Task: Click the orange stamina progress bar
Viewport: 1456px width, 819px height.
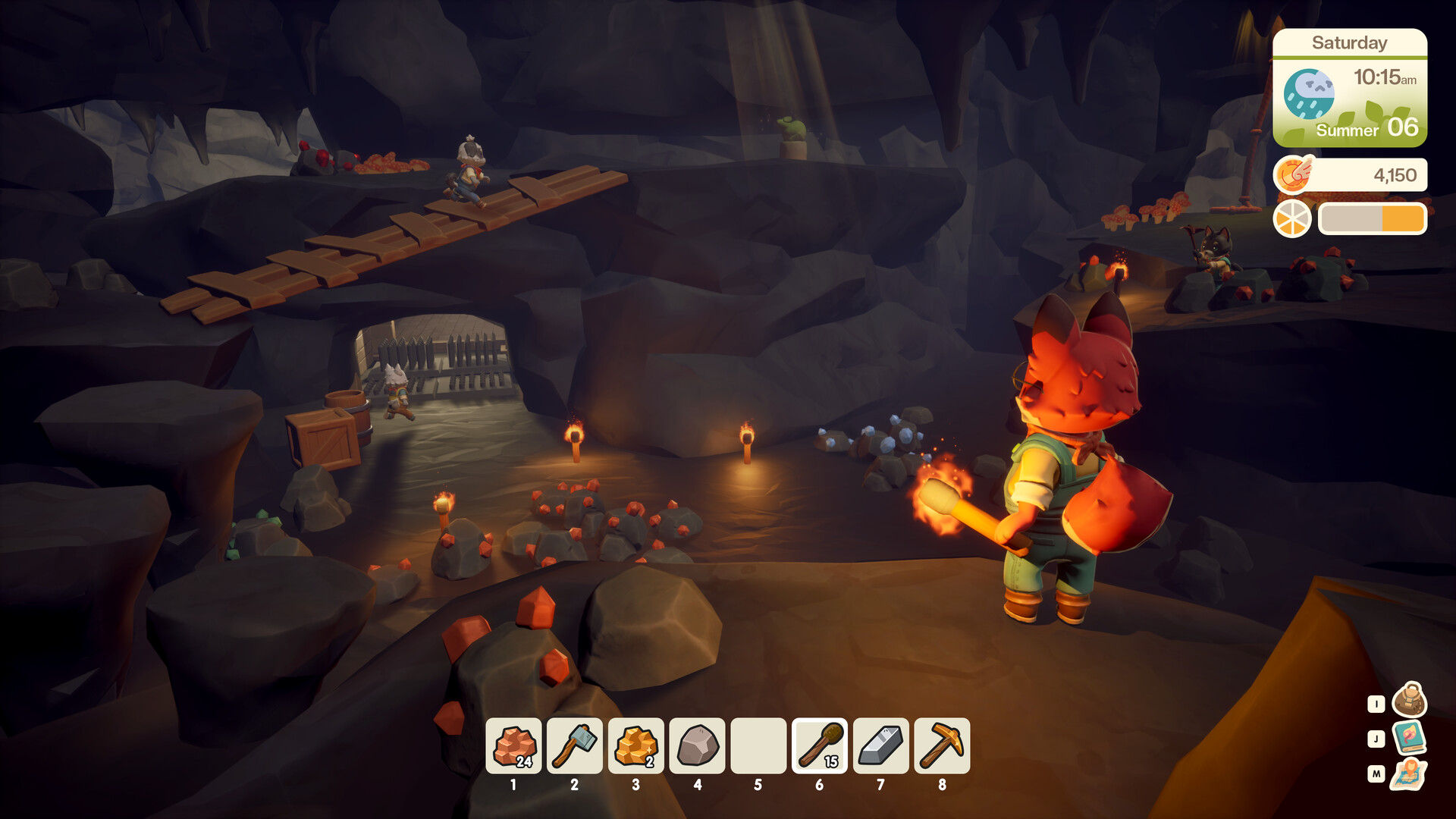Action: coord(1373,218)
